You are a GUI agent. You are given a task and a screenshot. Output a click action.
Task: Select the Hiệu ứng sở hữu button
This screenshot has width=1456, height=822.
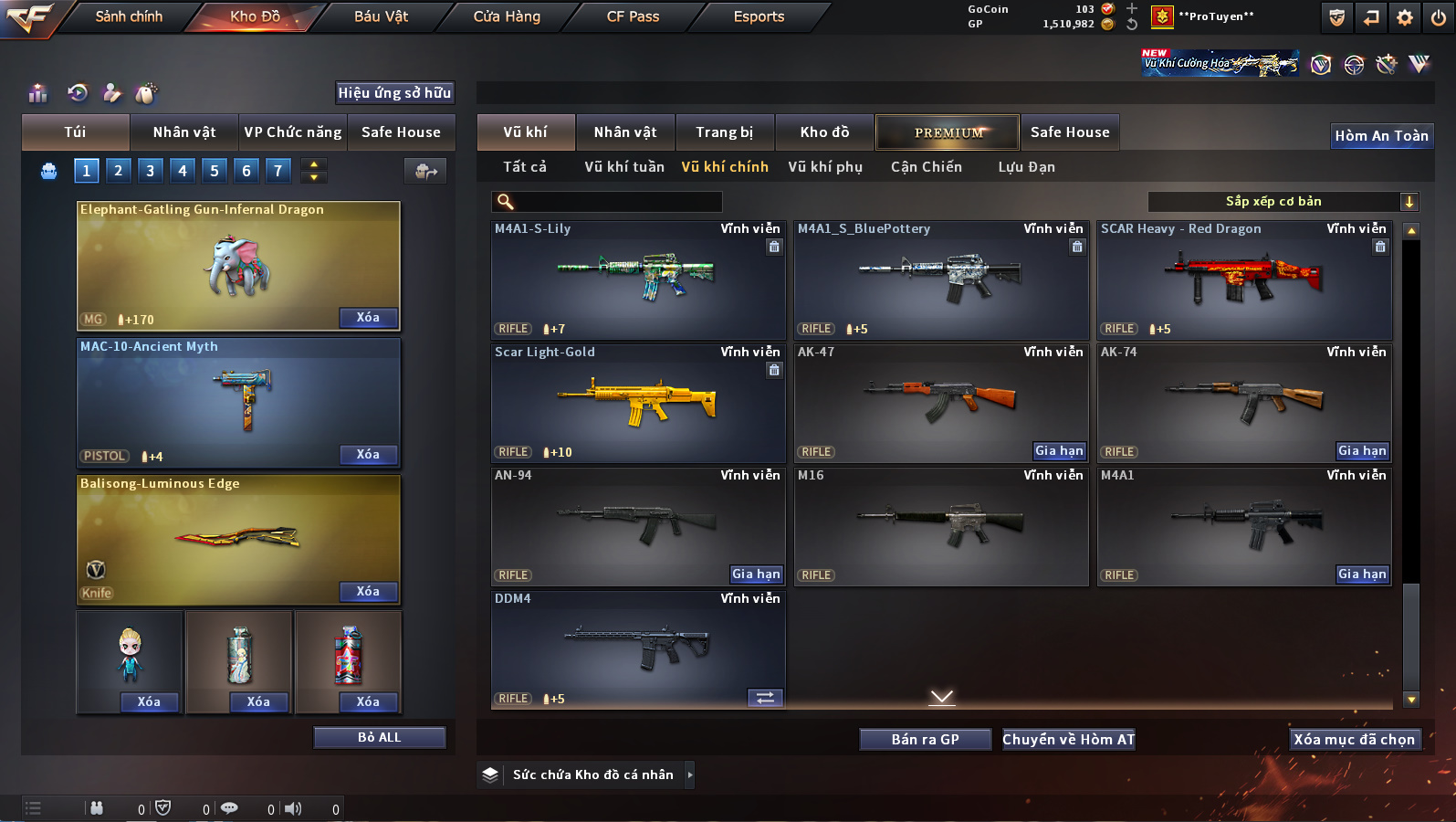pyautogui.click(x=394, y=92)
